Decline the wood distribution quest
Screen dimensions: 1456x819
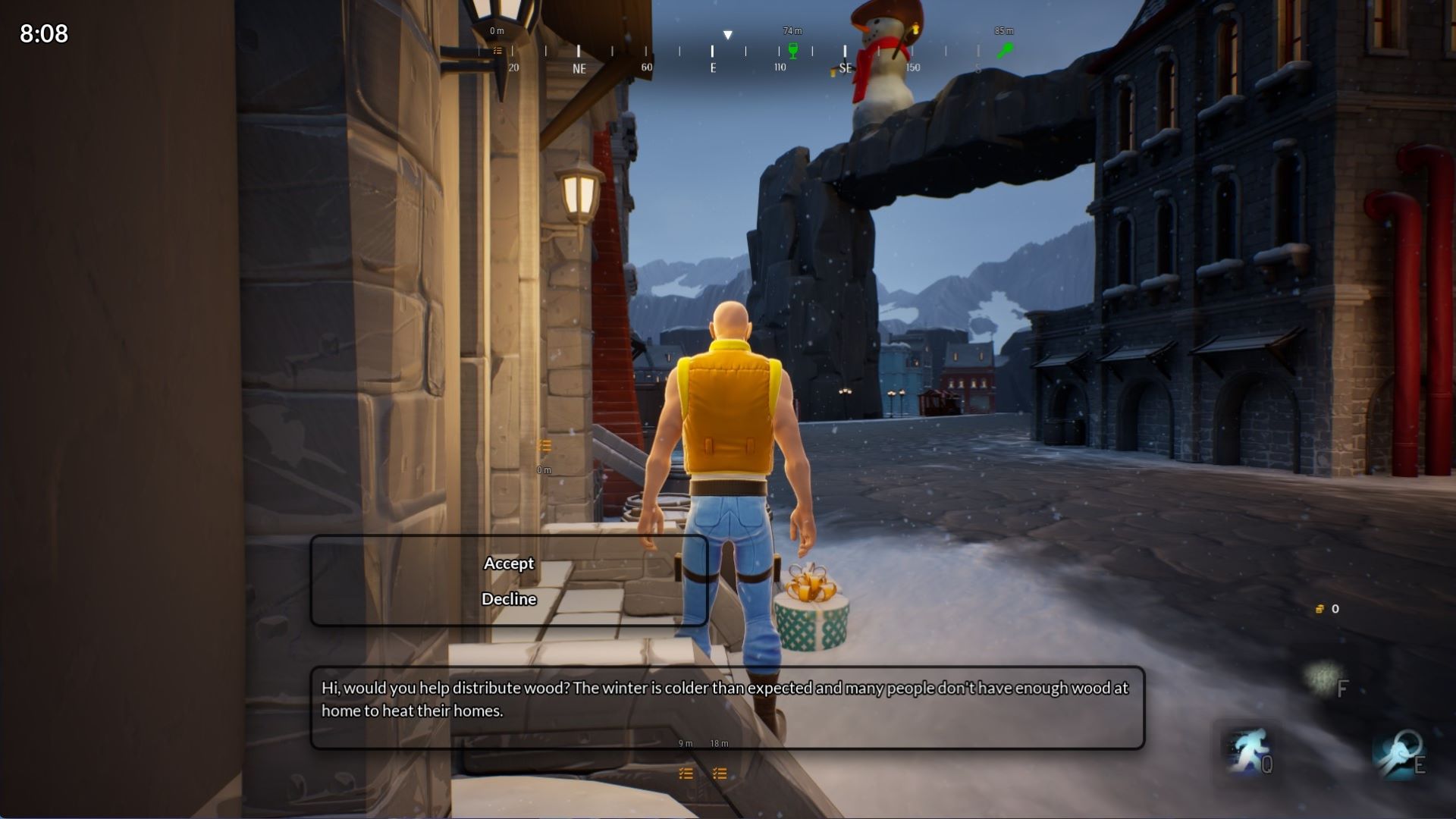(509, 599)
